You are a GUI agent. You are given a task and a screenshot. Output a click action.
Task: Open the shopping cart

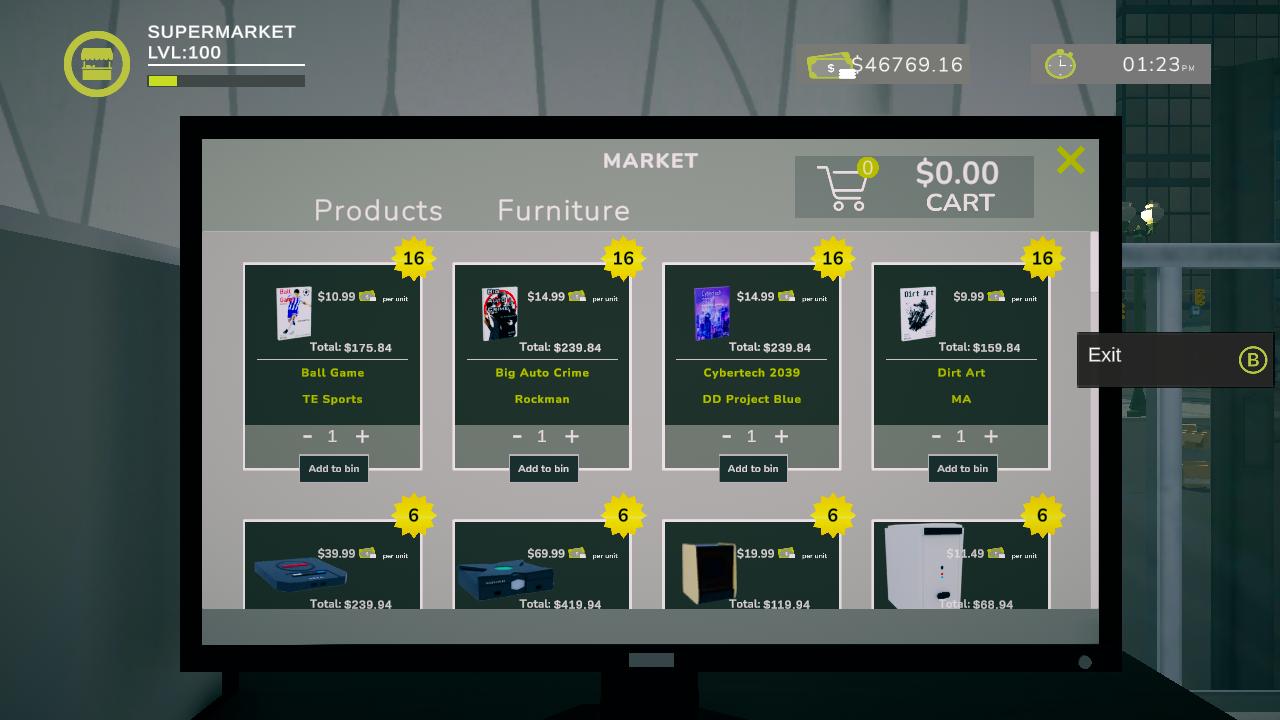point(845,187)
